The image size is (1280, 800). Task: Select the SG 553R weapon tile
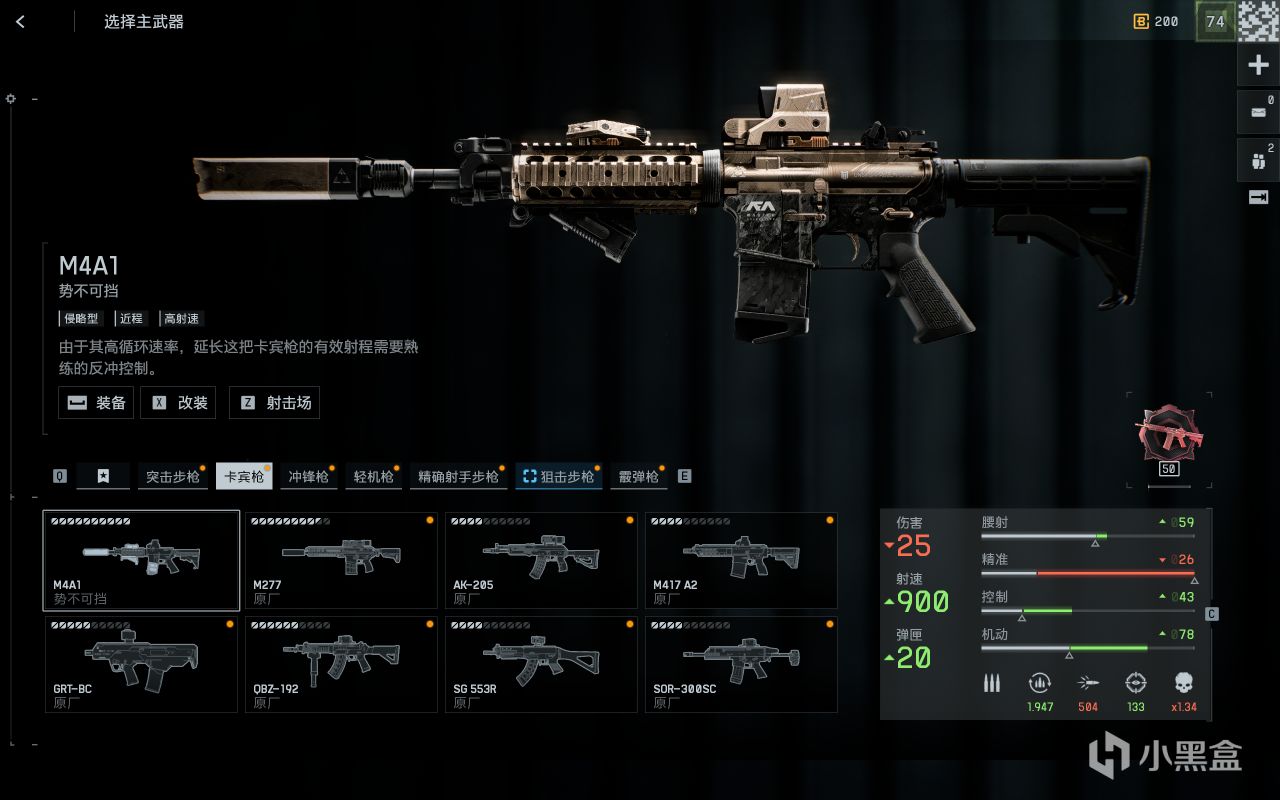[x=541, y=664]
